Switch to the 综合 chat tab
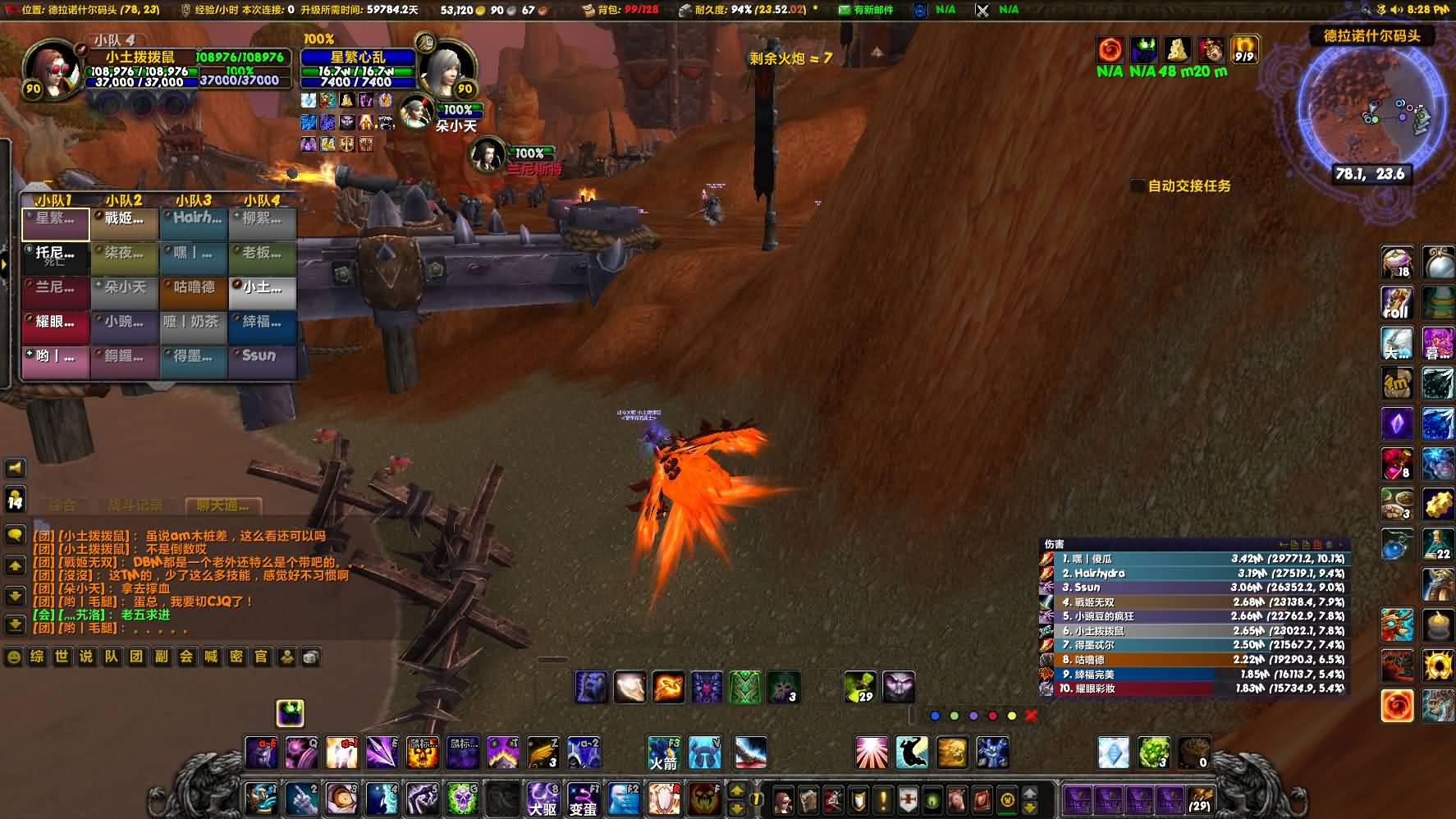This screenshot has width=1456, height=819. [x=62, y=506]
